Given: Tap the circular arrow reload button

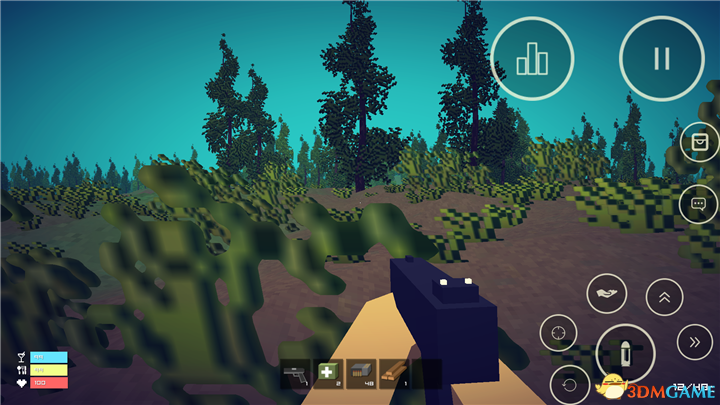Looking at the screenshot, I should (570, 384).
